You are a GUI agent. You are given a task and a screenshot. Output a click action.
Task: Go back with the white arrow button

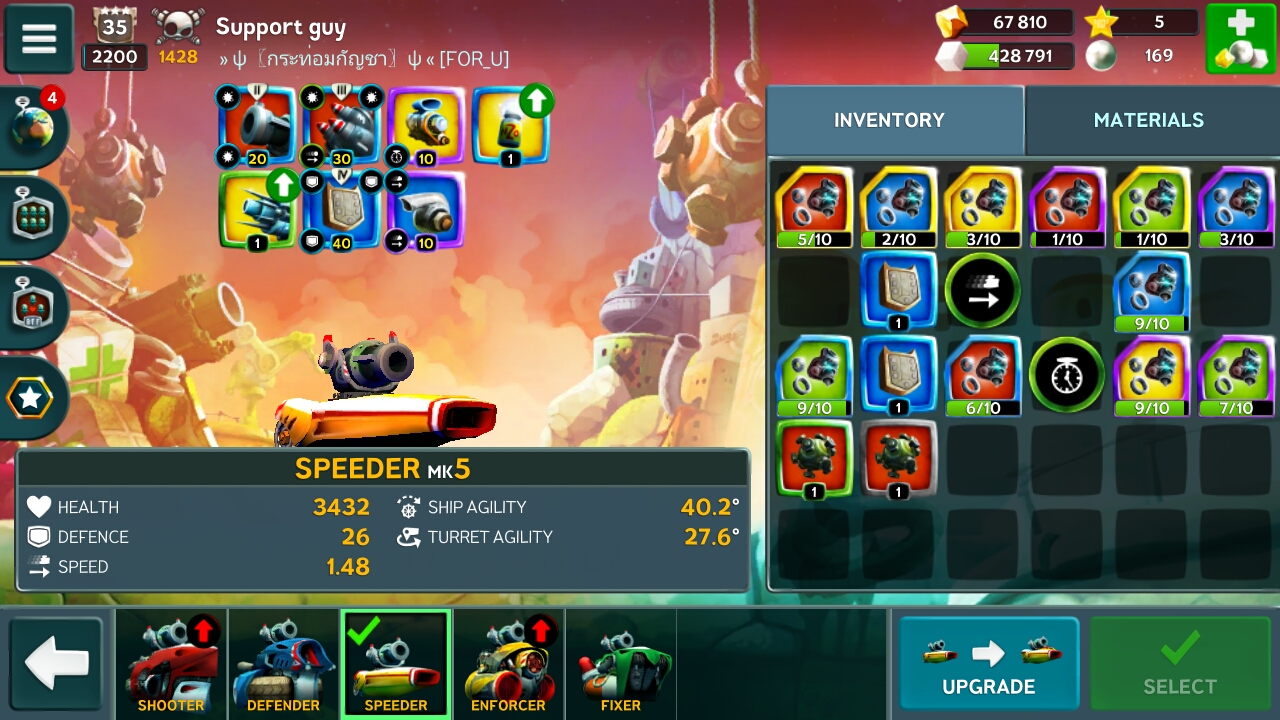[x=56, y=663]
